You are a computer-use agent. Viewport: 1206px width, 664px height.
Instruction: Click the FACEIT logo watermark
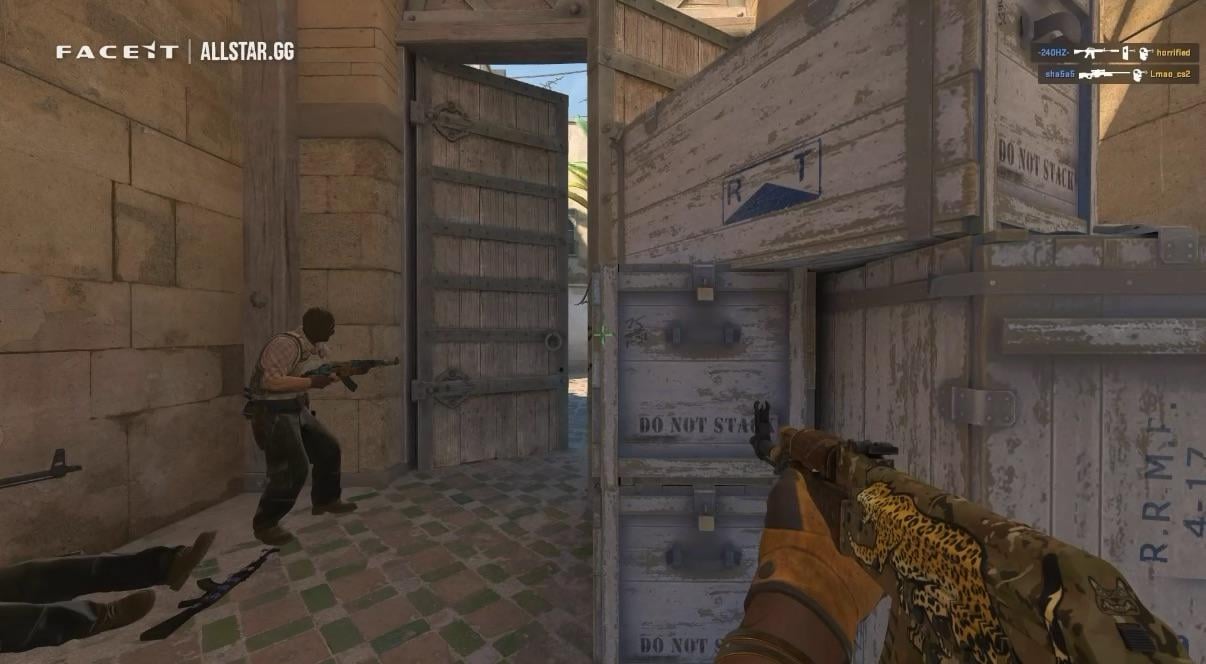pos(116,52)
